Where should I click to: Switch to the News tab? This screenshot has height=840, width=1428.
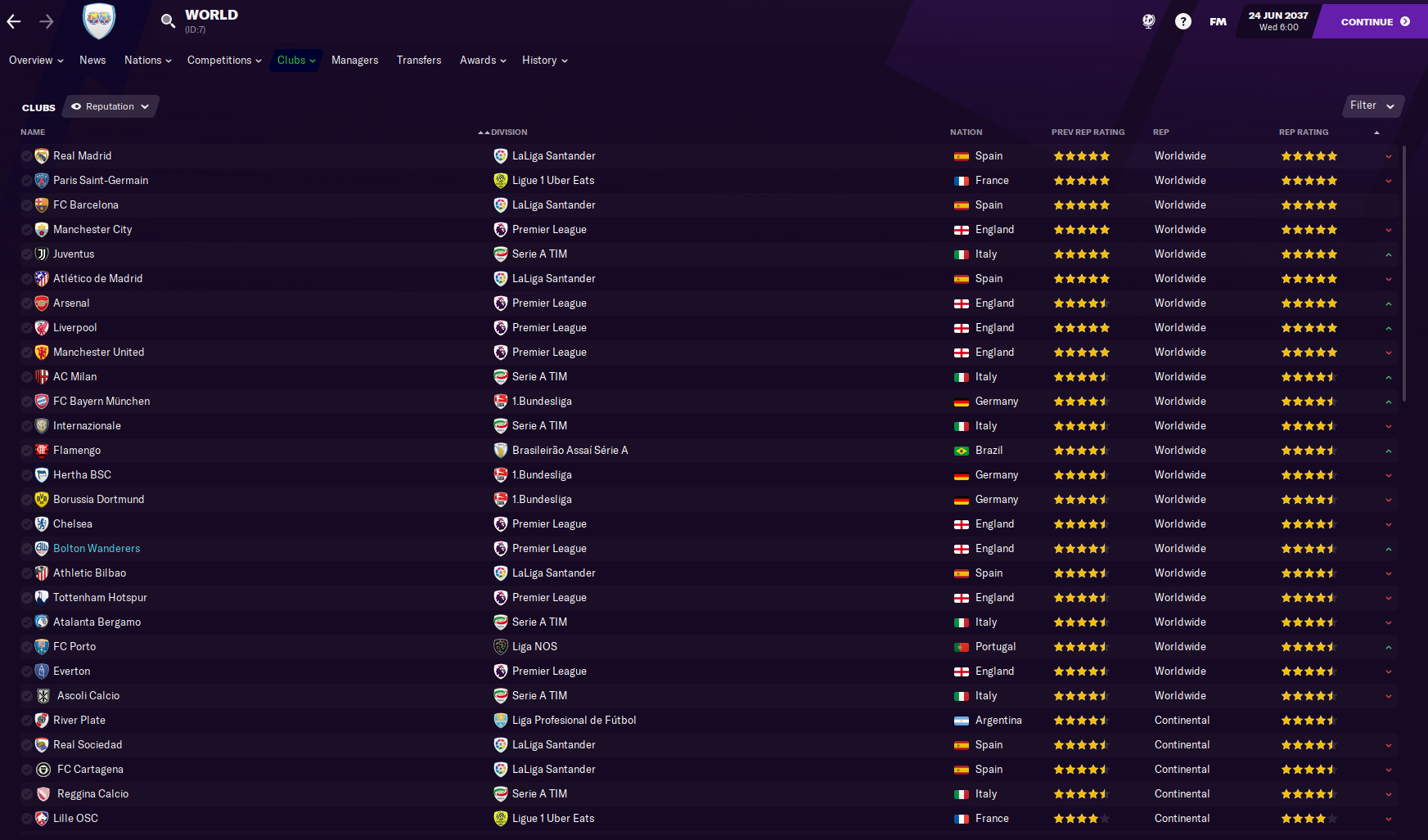(92, 61)
